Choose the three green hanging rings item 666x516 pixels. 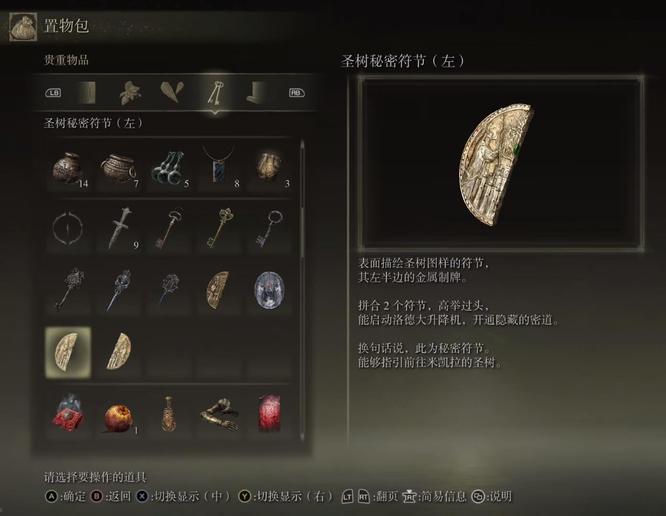click(x=167, y=167)
